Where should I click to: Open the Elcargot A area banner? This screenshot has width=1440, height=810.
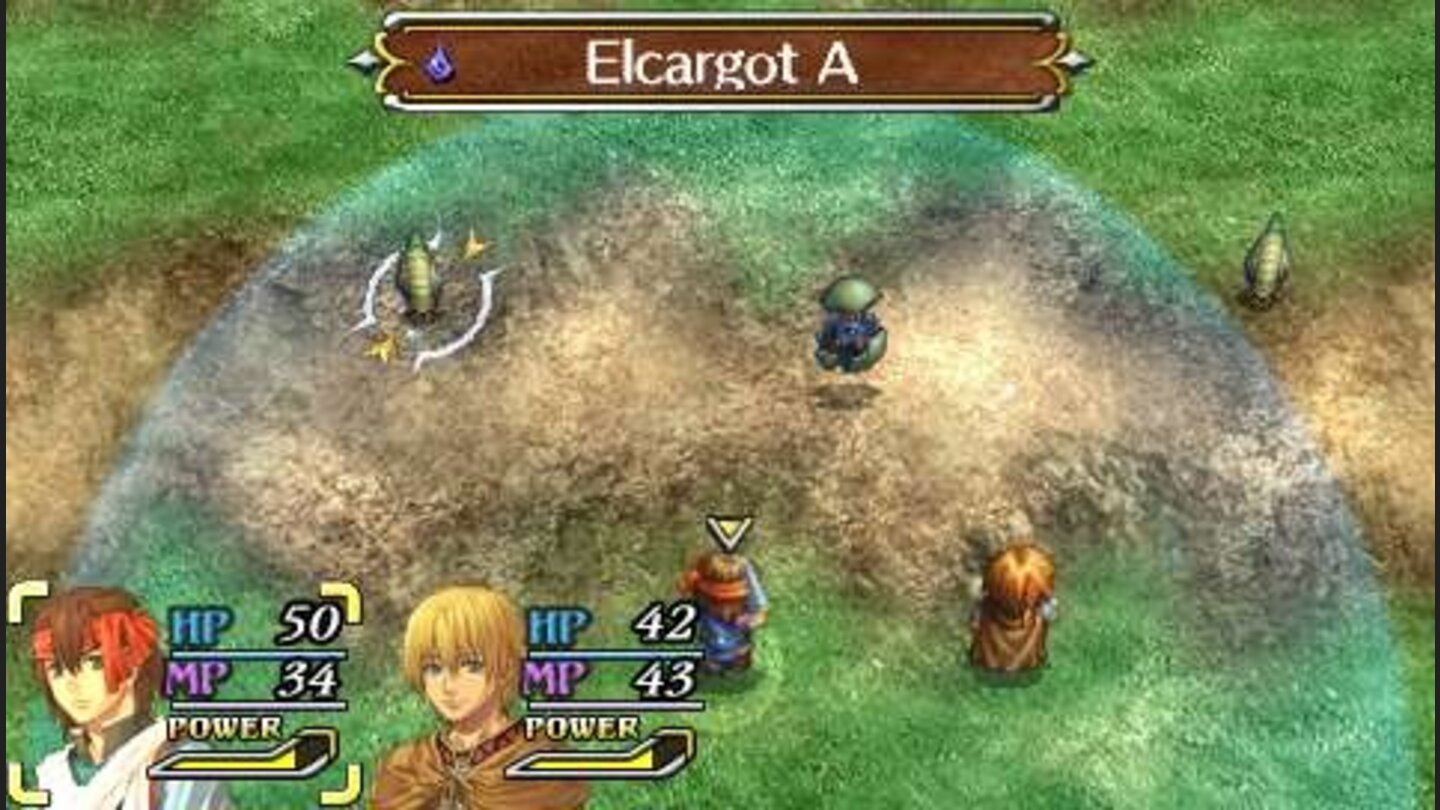pos(718,60)
